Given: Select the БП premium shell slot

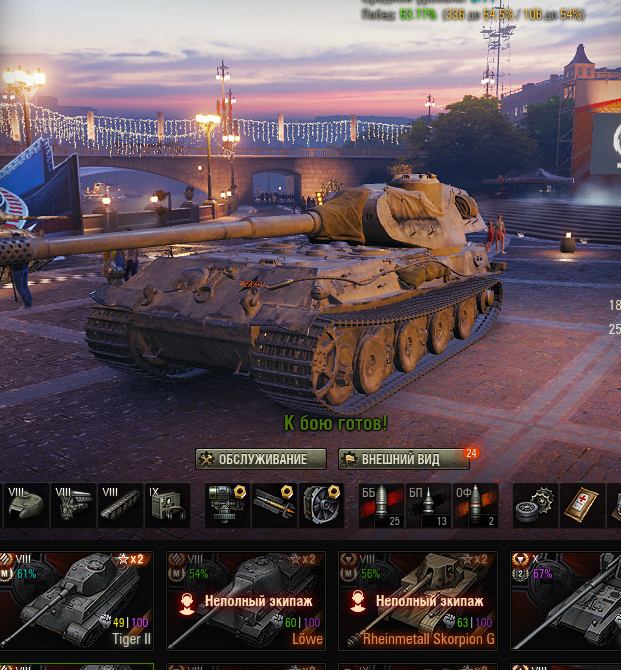Looking at the screenshot, I should (x=427, y=505).
